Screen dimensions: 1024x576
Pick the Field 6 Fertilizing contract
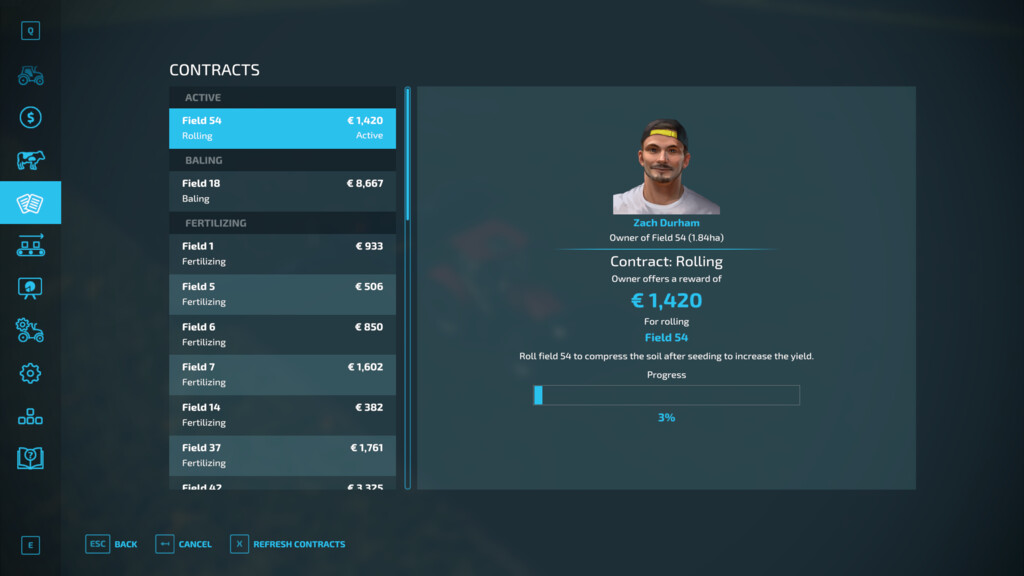coord(282,334)
